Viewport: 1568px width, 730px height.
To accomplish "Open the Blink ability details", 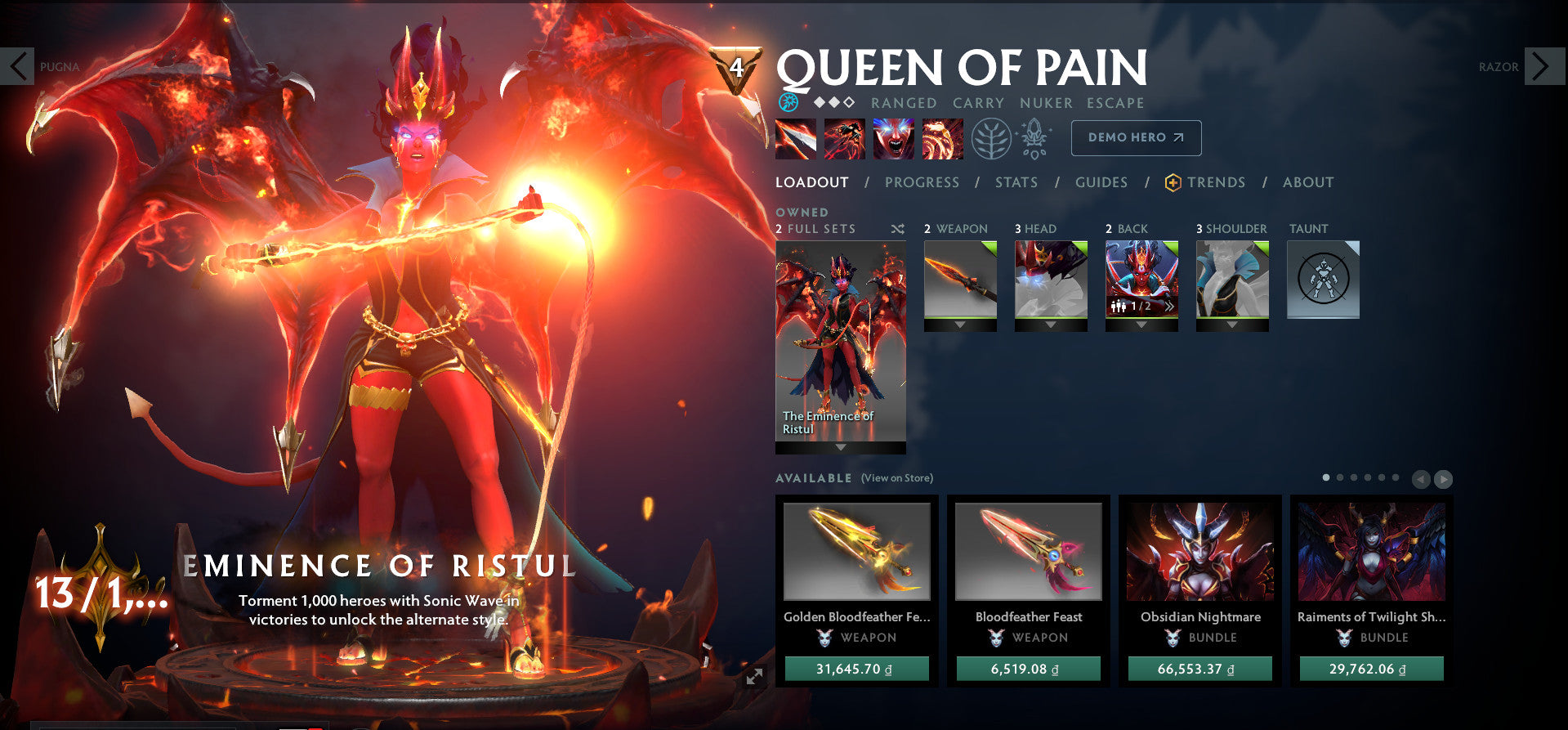I will tap(844, 139).
